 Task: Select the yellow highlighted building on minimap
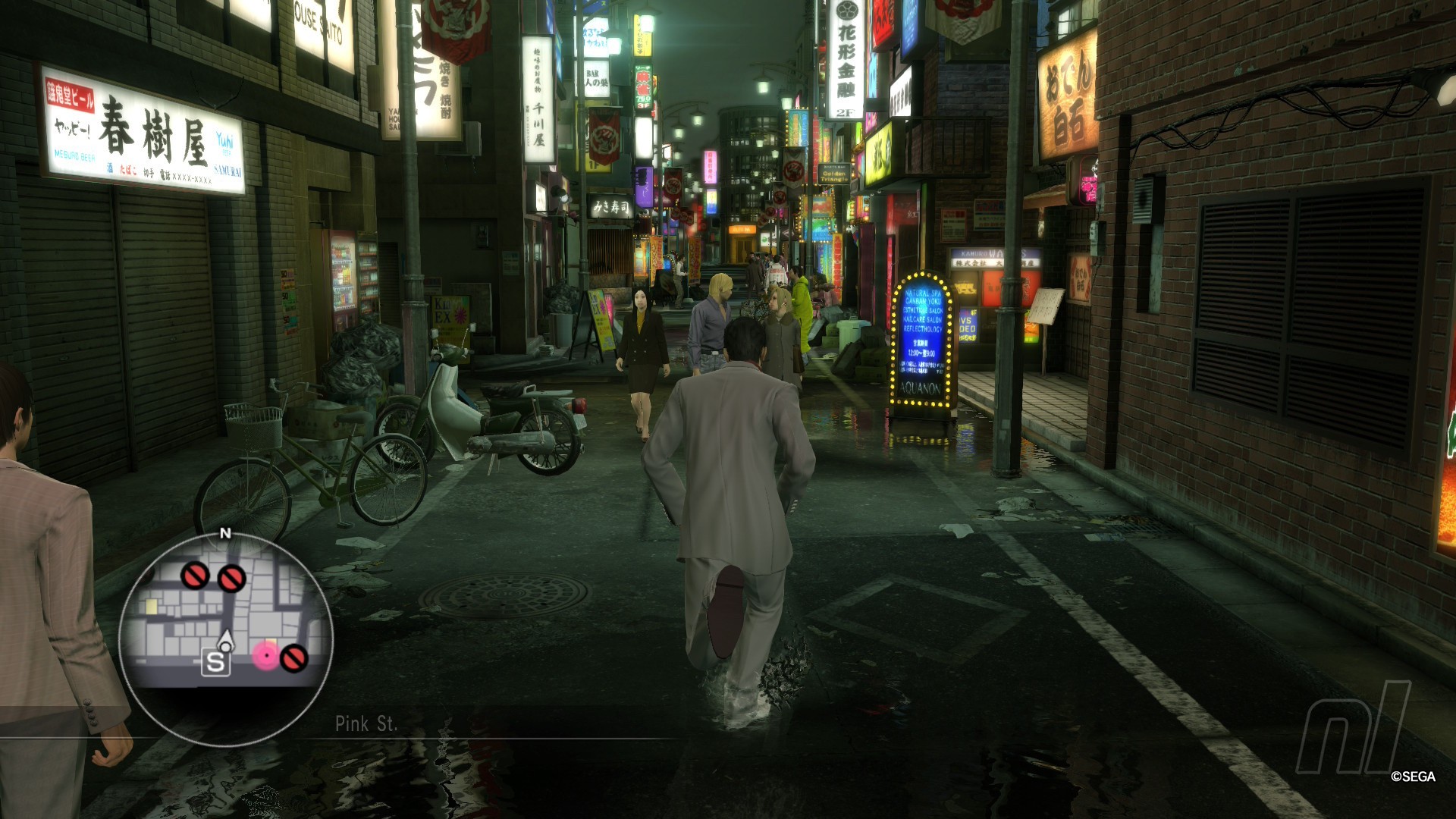coord(152,606)
